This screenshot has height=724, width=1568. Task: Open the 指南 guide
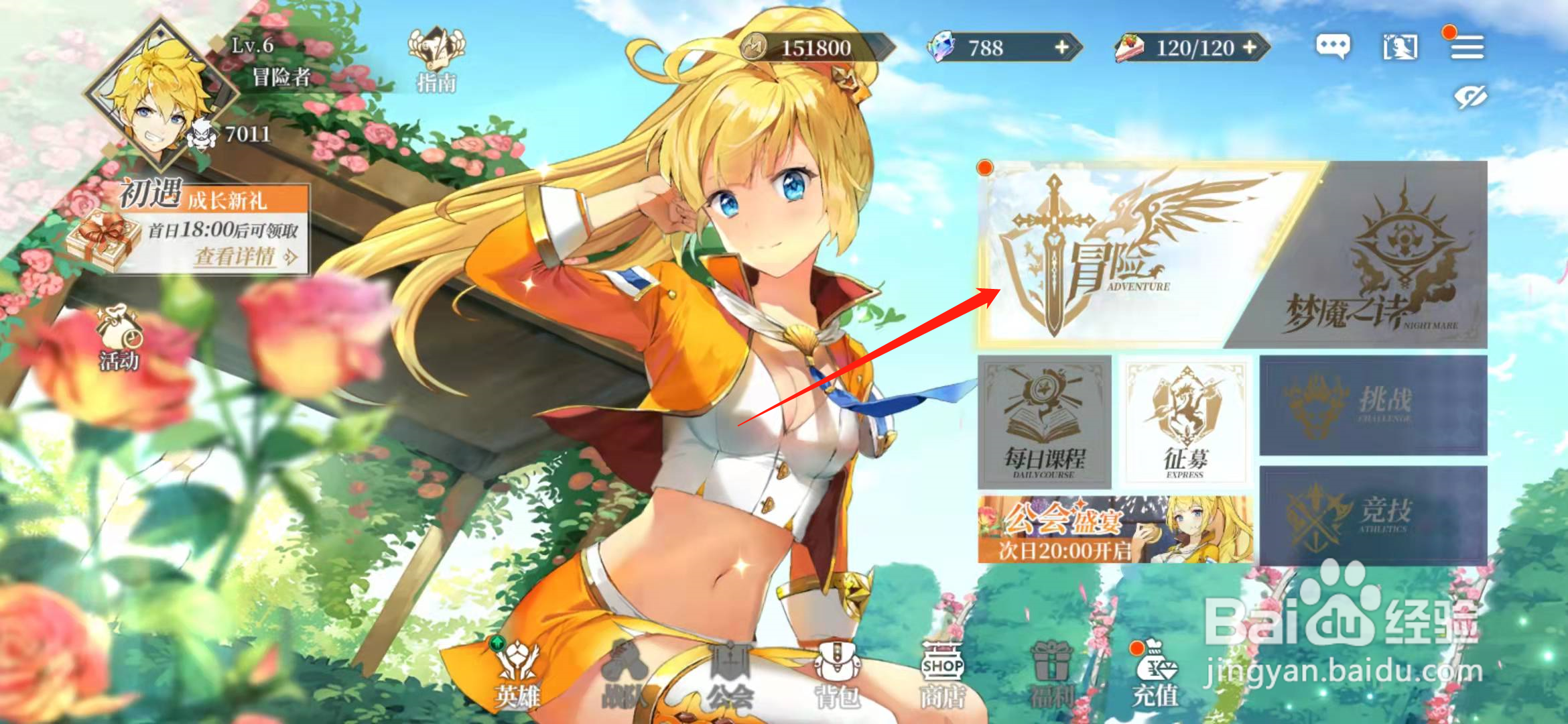pyautogui.click(x=436, y=60)
